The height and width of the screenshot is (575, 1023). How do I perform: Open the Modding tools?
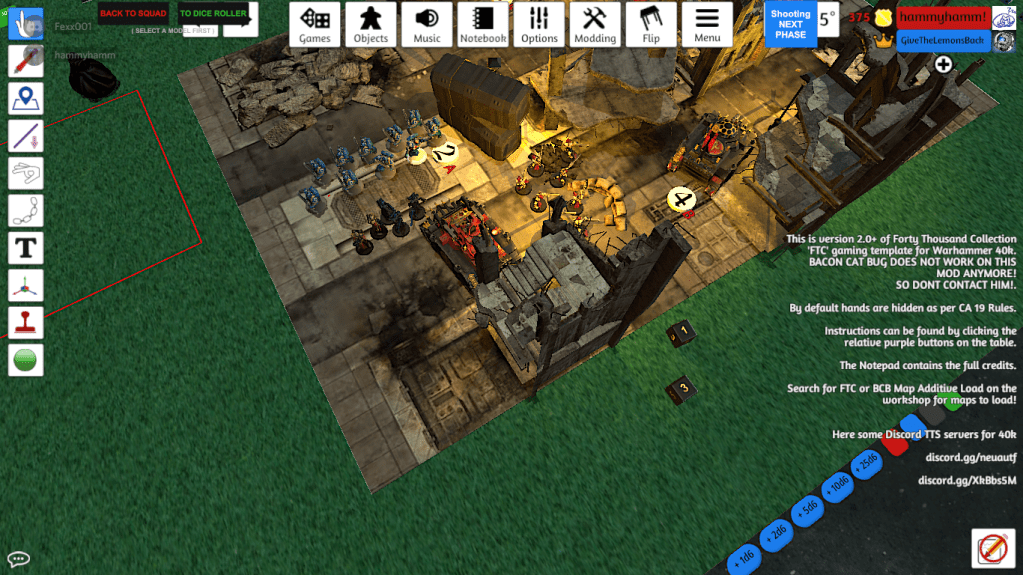tap(595, 24)
